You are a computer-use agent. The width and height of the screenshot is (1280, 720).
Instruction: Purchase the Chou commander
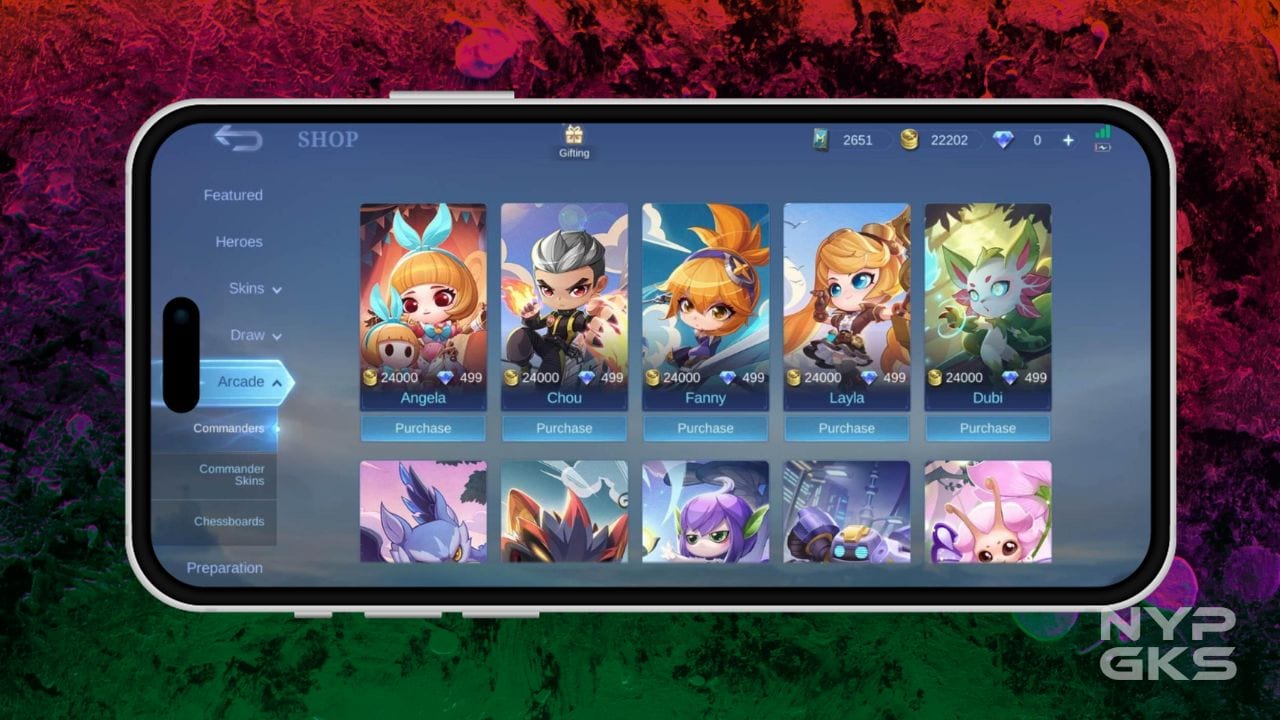(564, 428)
